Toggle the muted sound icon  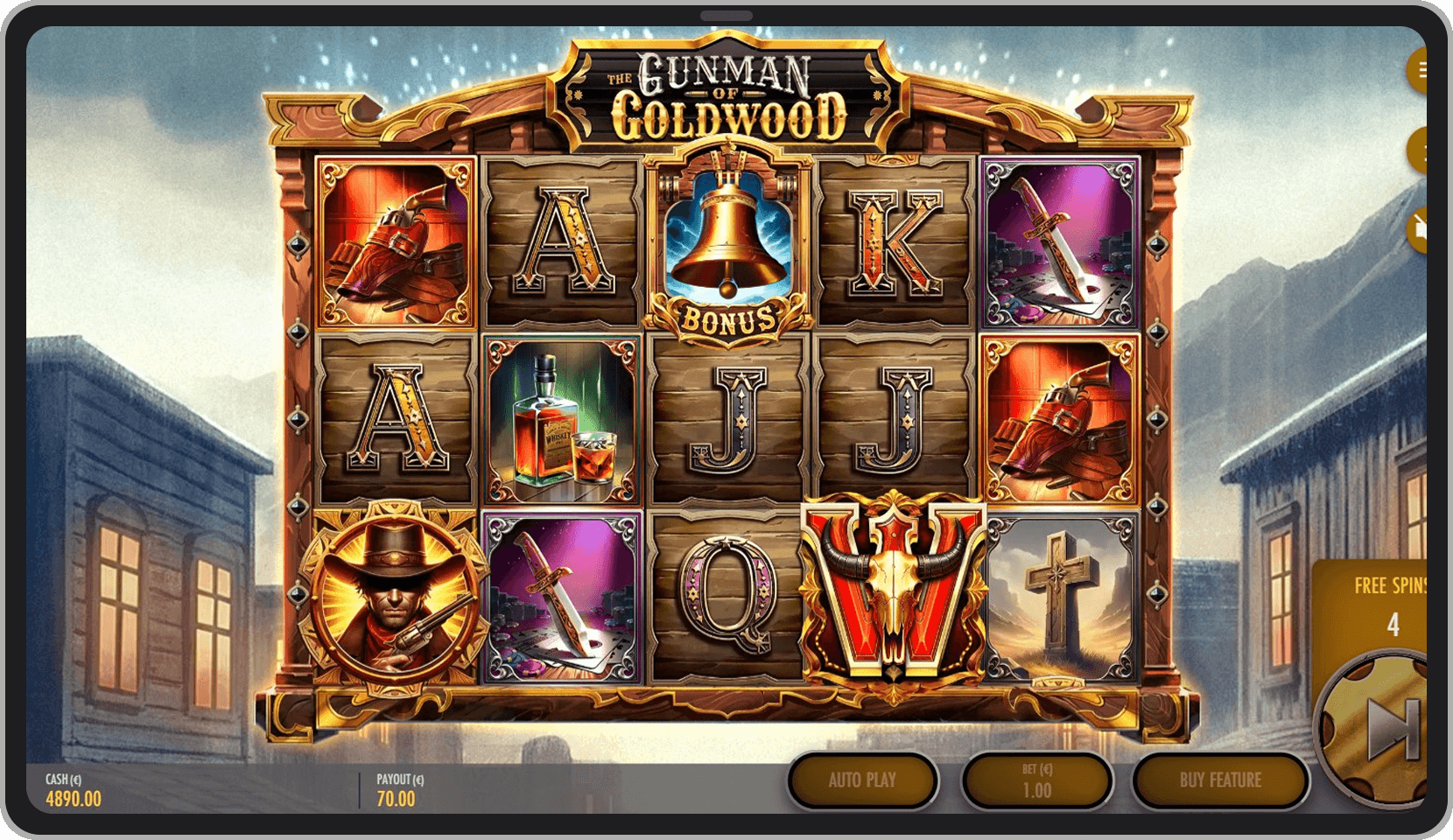tap(1418, 228)
